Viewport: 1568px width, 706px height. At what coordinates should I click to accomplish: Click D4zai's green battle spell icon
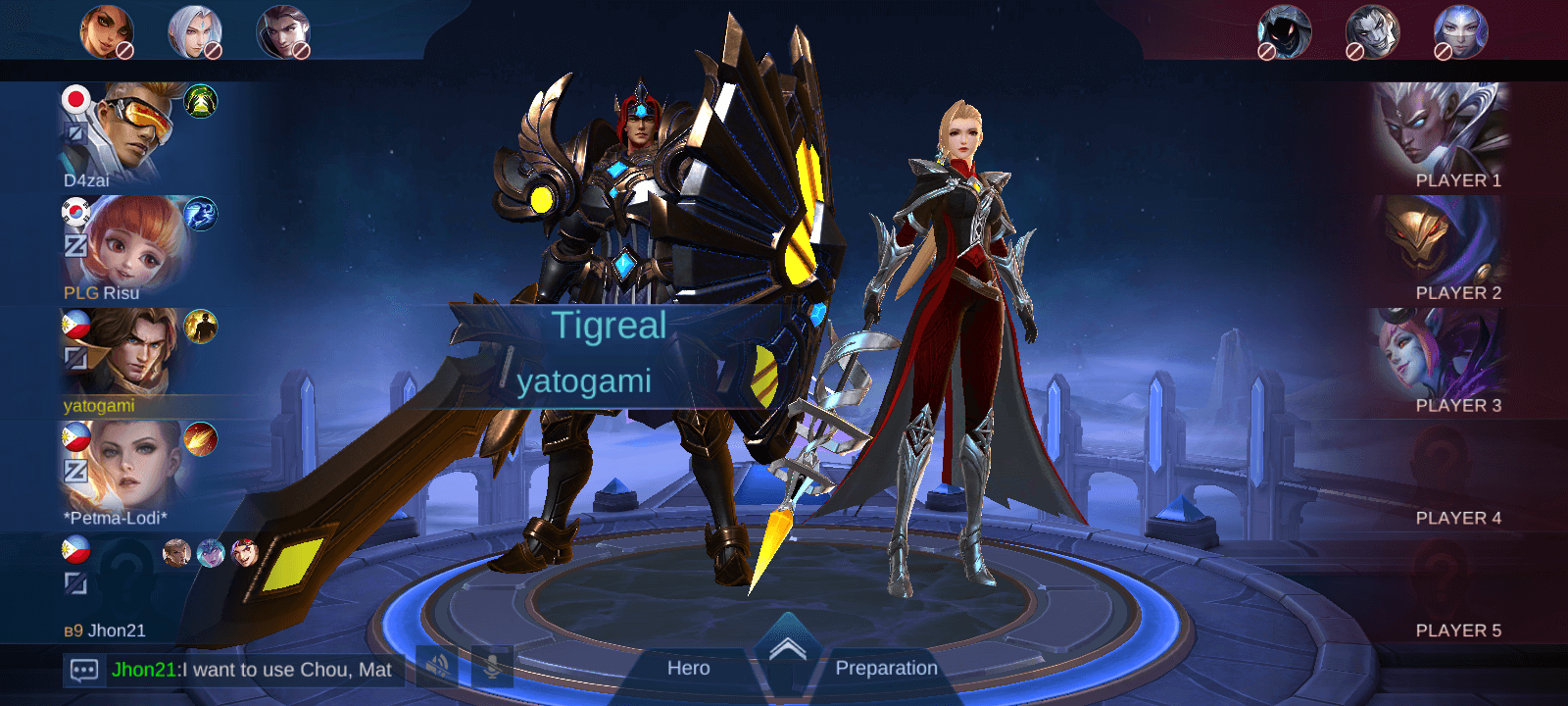coord(200,101)
